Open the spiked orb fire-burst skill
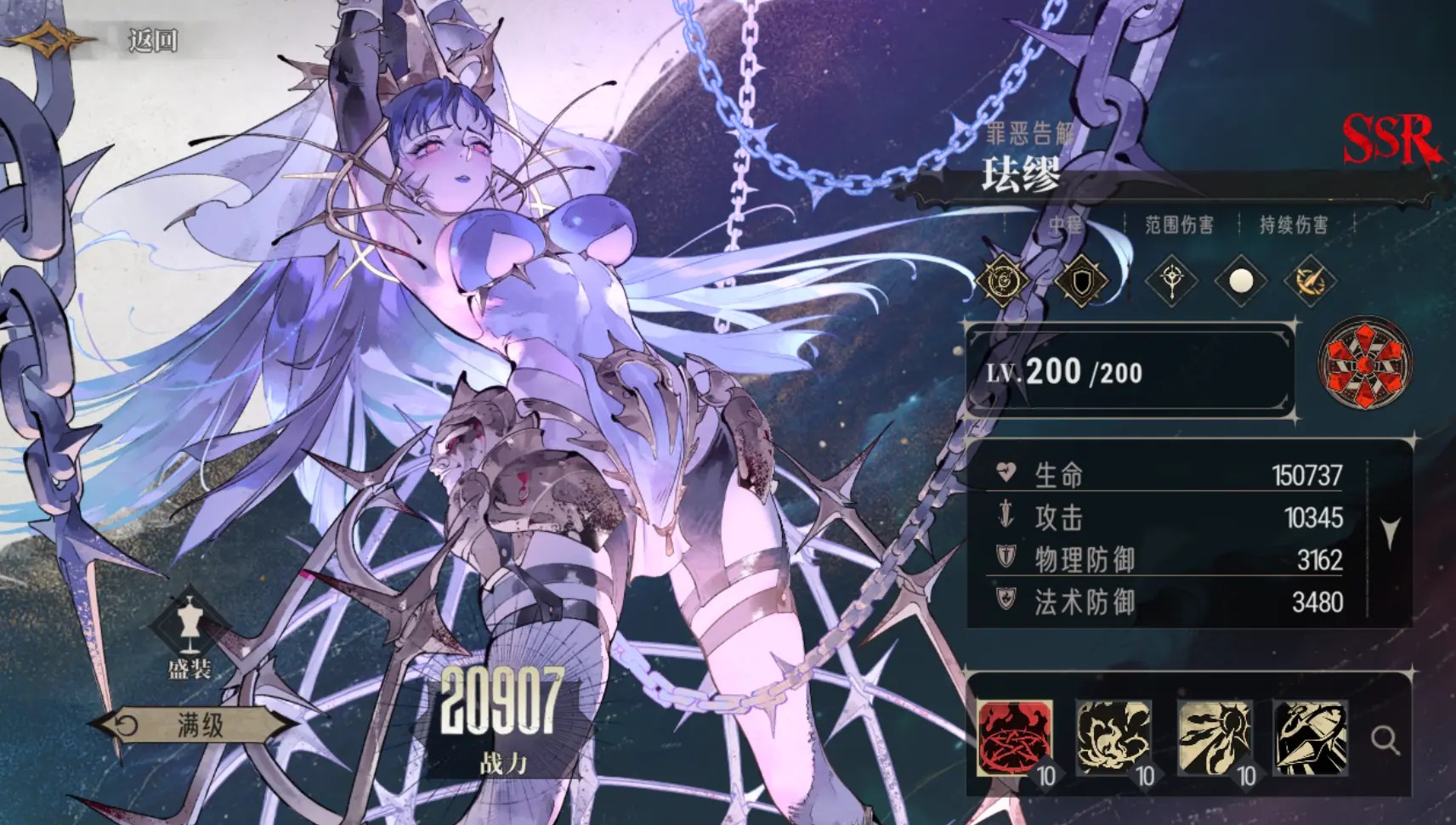This screenshot has height=825, width=1456. coord(1214,737)
